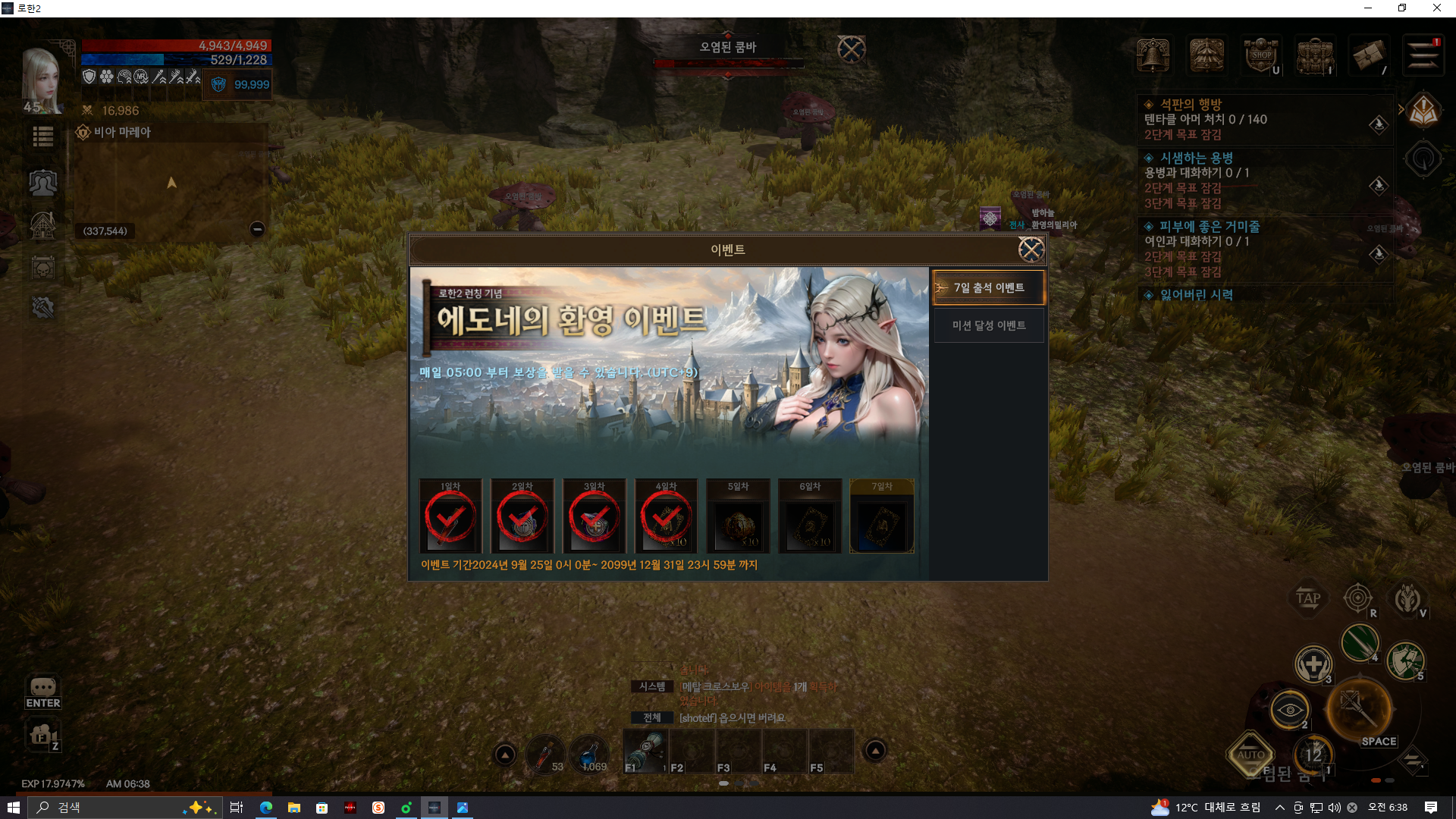
Task: Select the 7일 출석 이벤트 tab
Action: coord(989,288)
